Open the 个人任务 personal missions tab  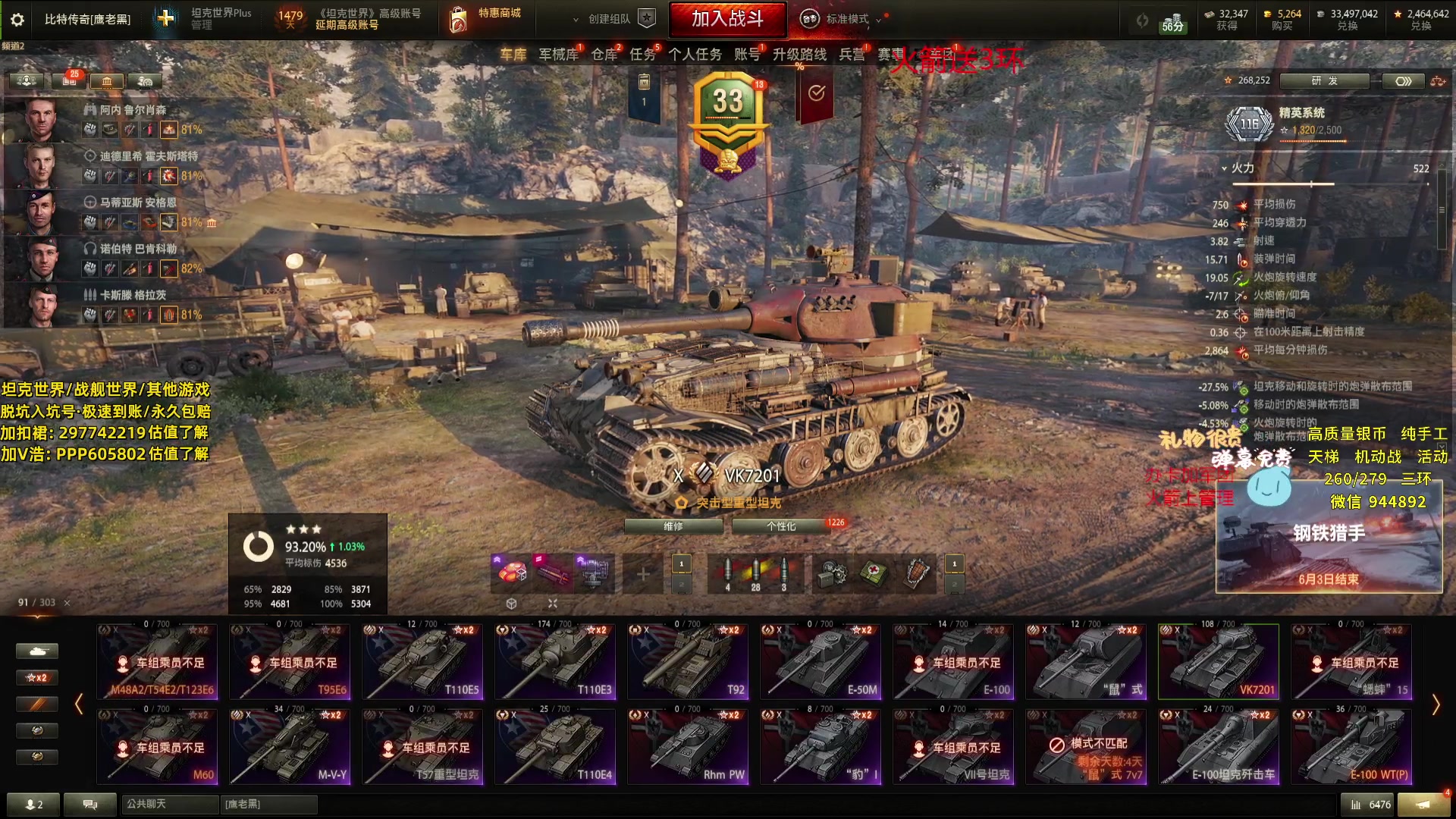tap(695, 55)
